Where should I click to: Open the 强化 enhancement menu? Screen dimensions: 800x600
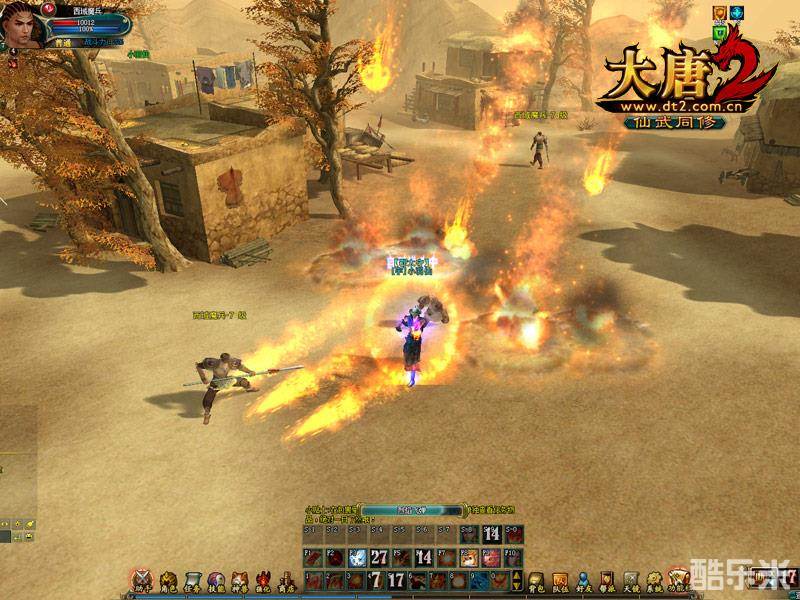(x=262, y=580)
